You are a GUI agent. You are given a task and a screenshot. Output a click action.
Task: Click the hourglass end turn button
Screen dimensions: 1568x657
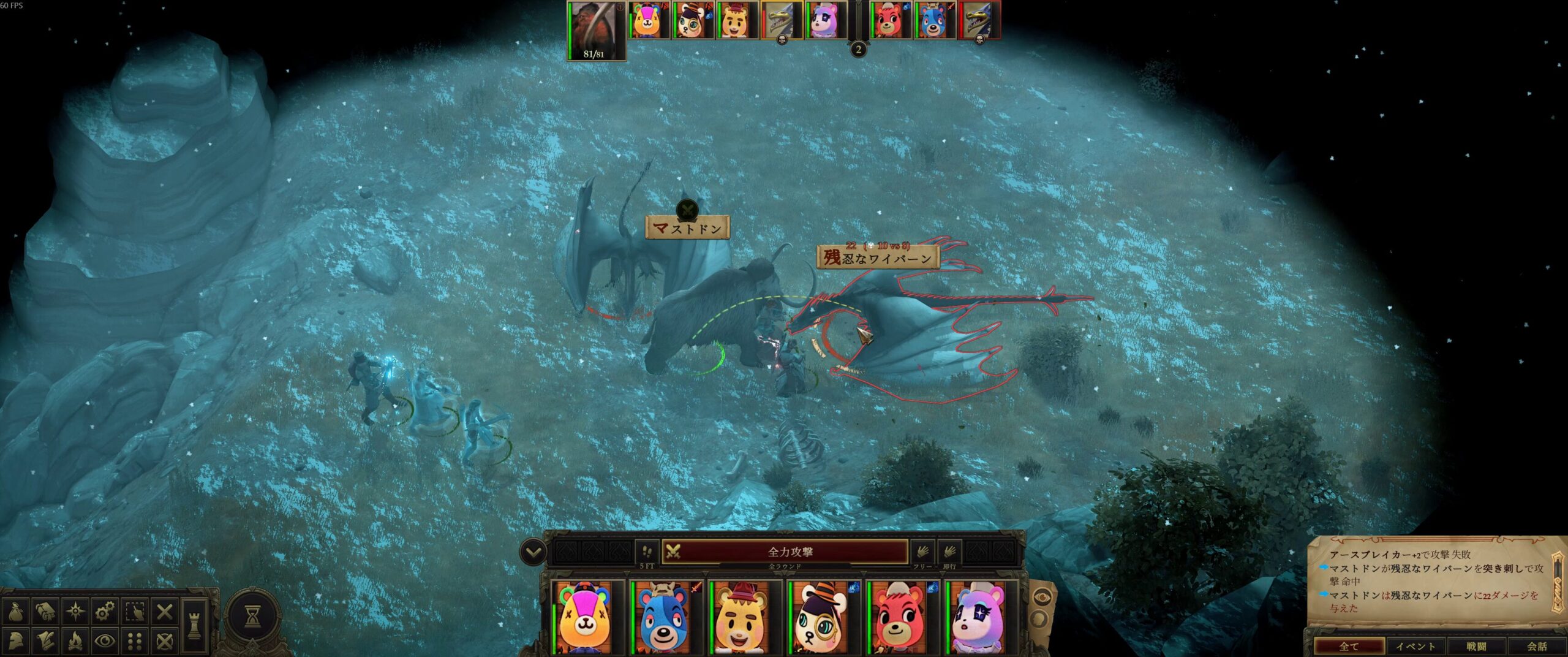tap(252, 617)
